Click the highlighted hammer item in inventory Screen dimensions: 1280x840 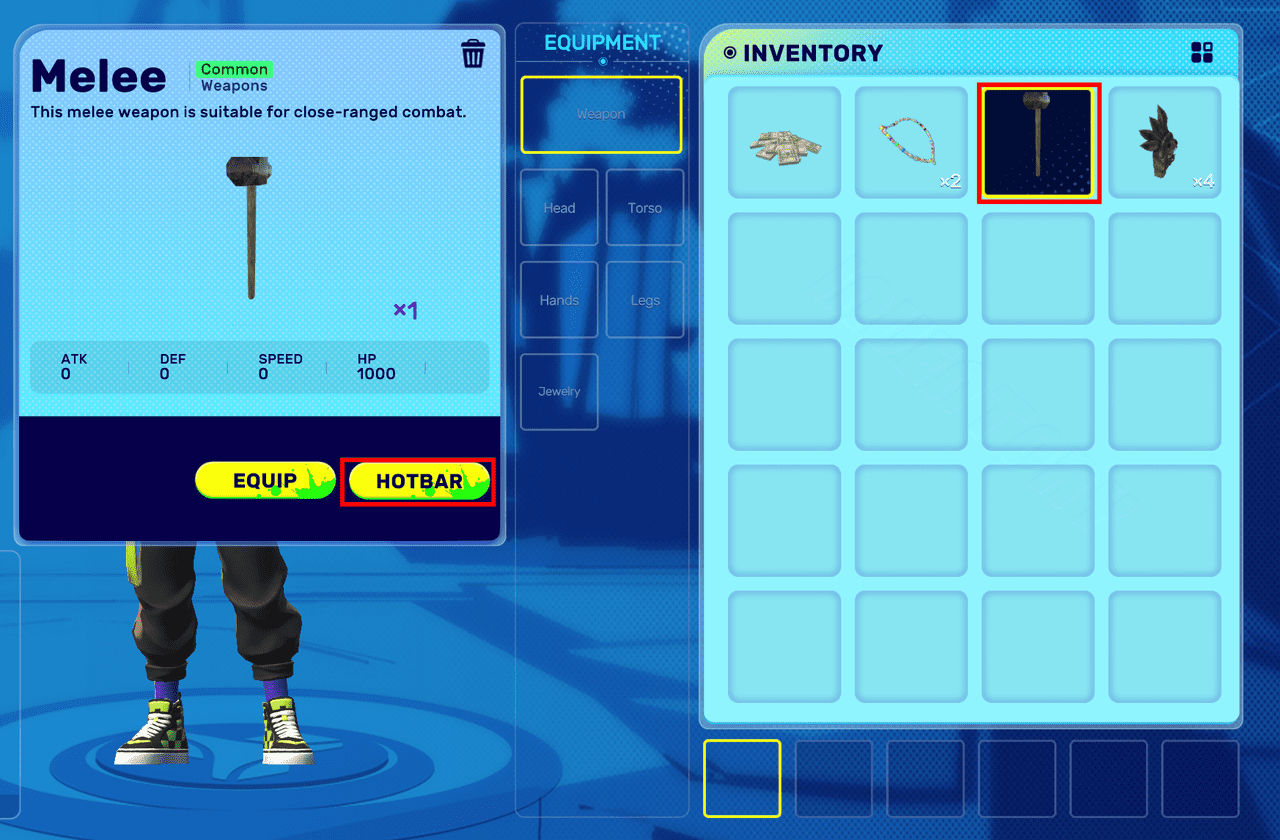pos(1038,142)
